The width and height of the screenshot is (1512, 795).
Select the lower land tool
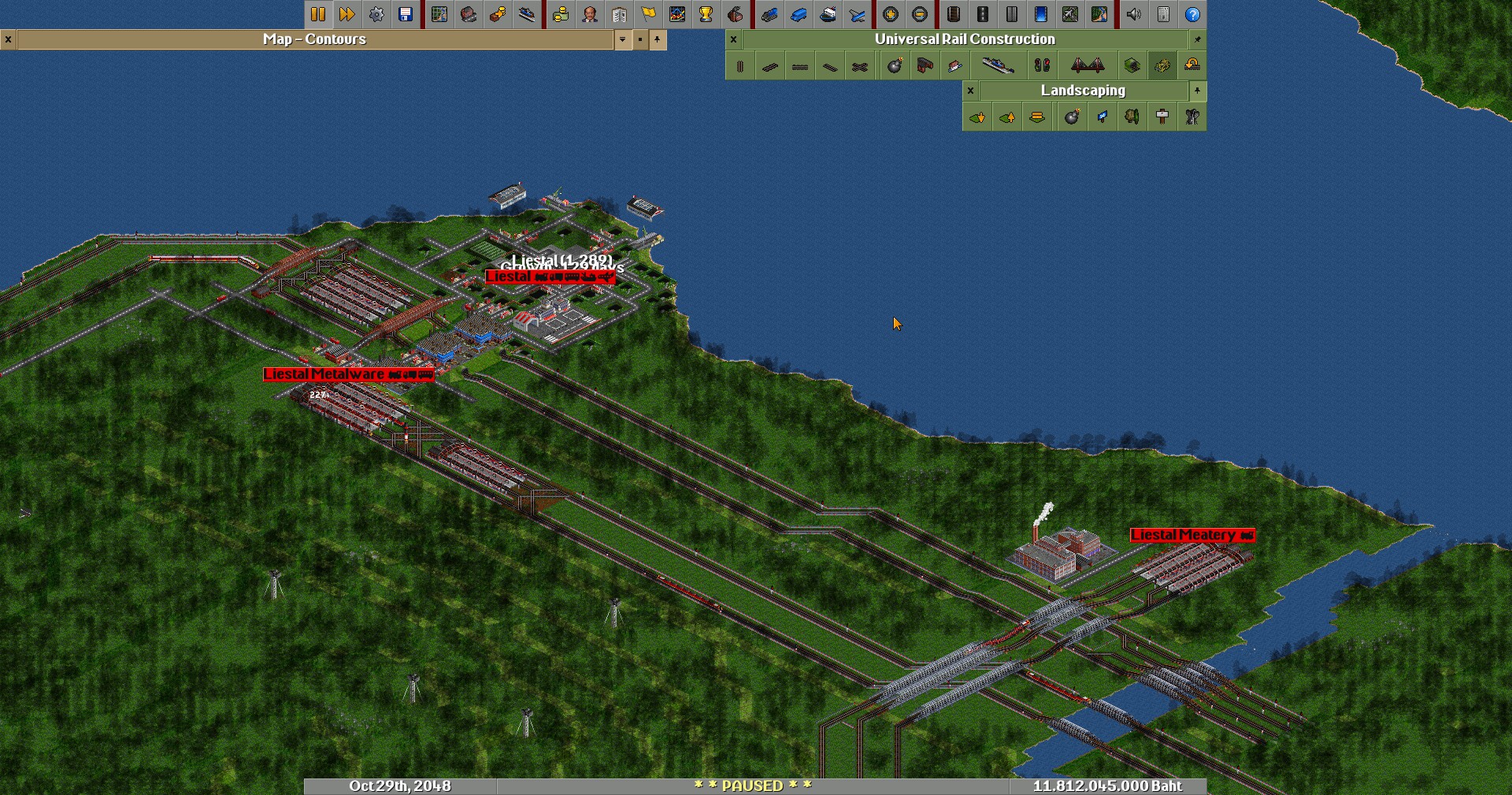click(977, 117)
